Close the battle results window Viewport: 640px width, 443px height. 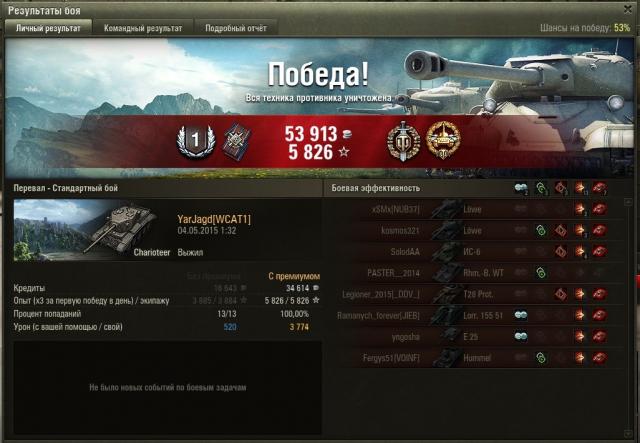pos(627,9)
